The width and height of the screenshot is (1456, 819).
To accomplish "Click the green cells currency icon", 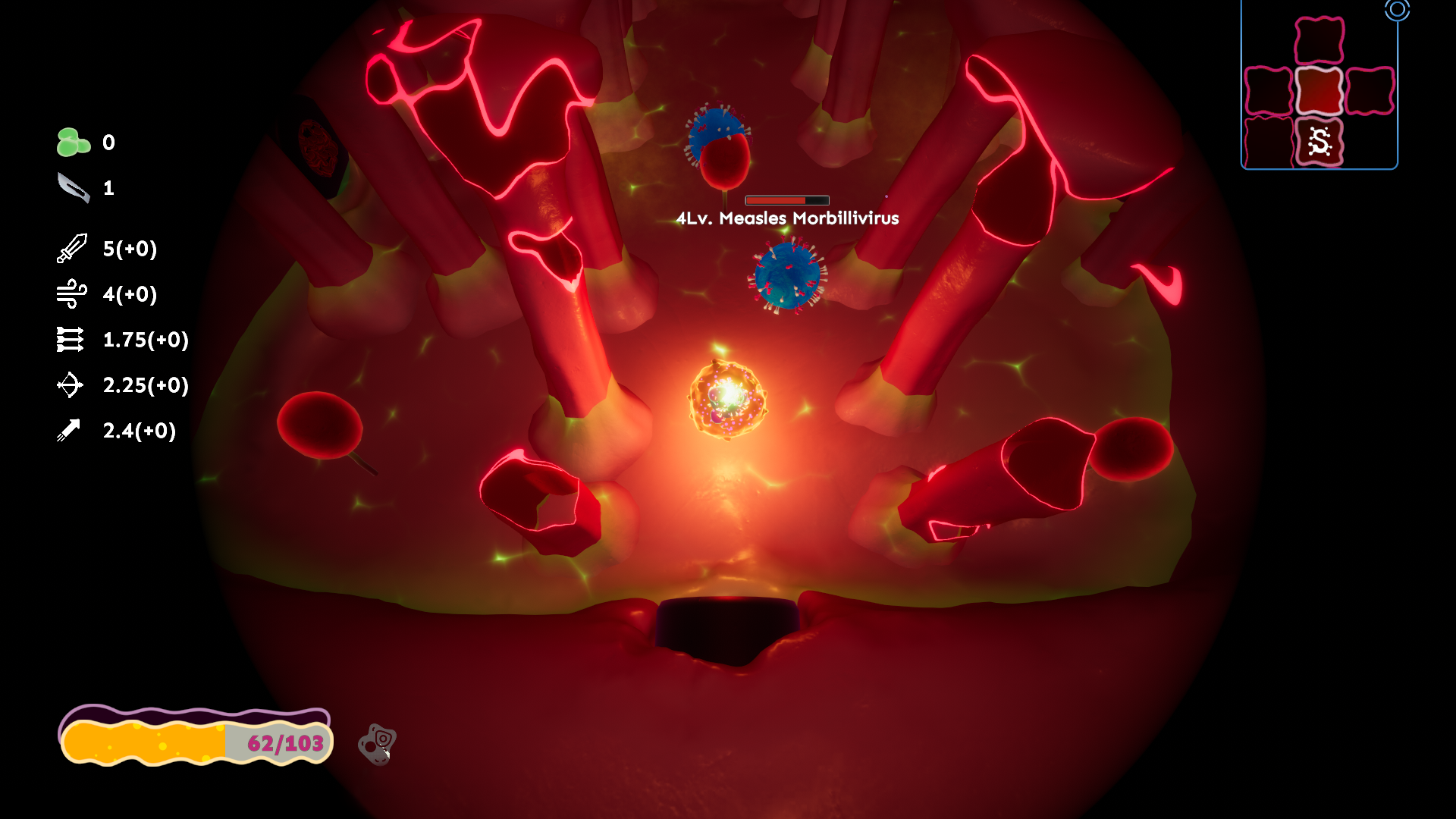I will 73,143.
